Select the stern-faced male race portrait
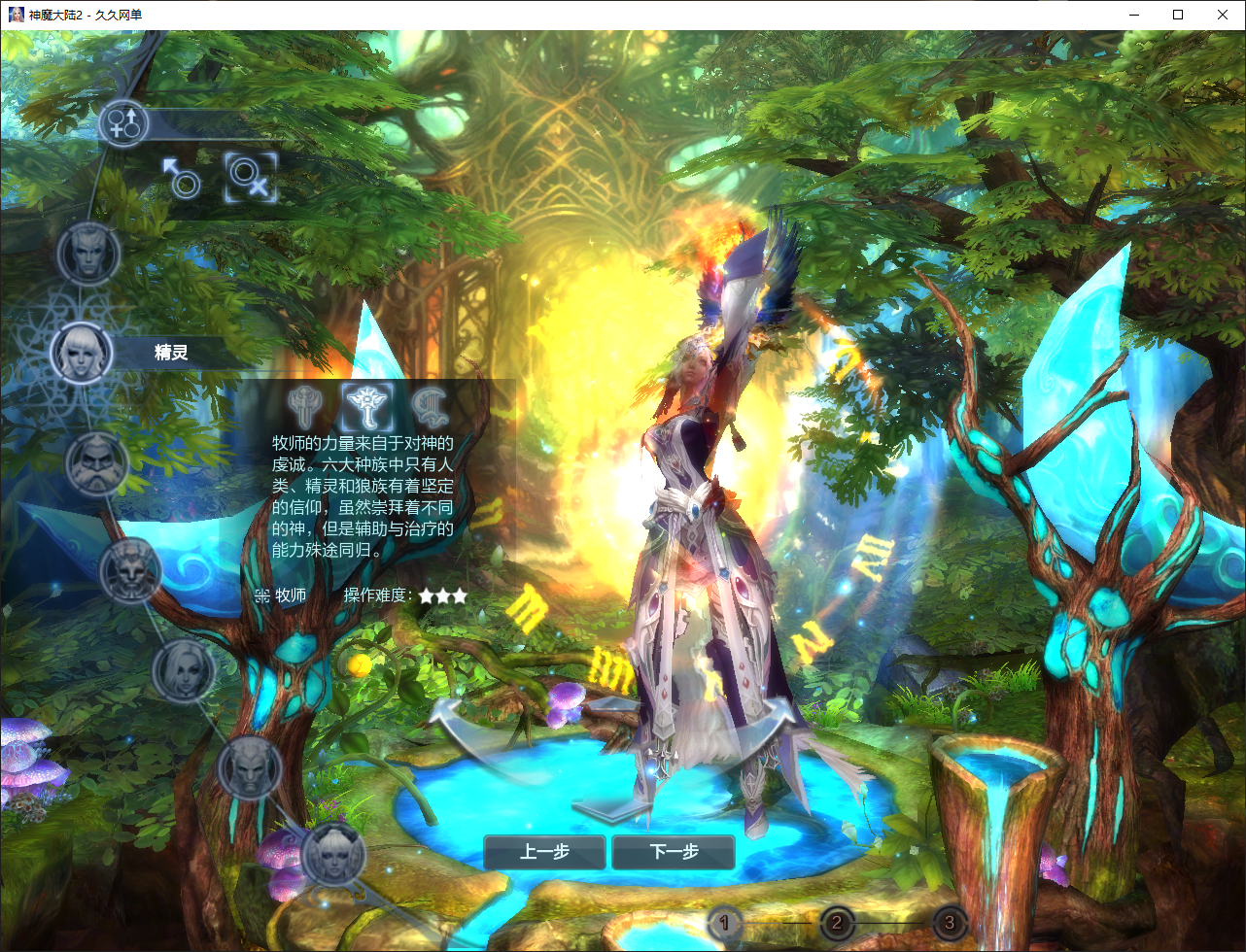This screenshot has width=1246, height=952. point(249,768)
